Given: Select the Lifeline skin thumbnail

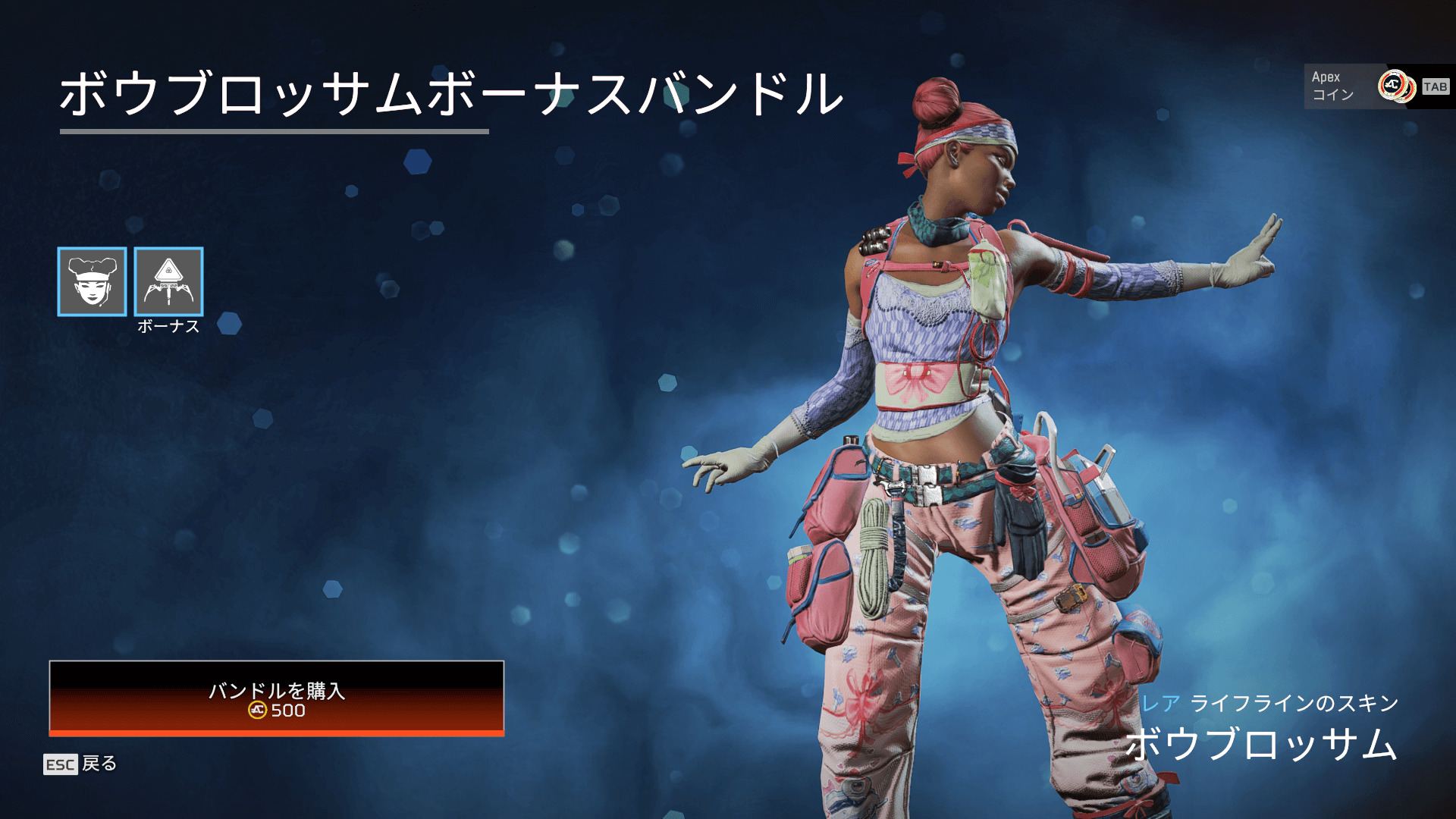Looking at the screenshot, I should (92, 281).
